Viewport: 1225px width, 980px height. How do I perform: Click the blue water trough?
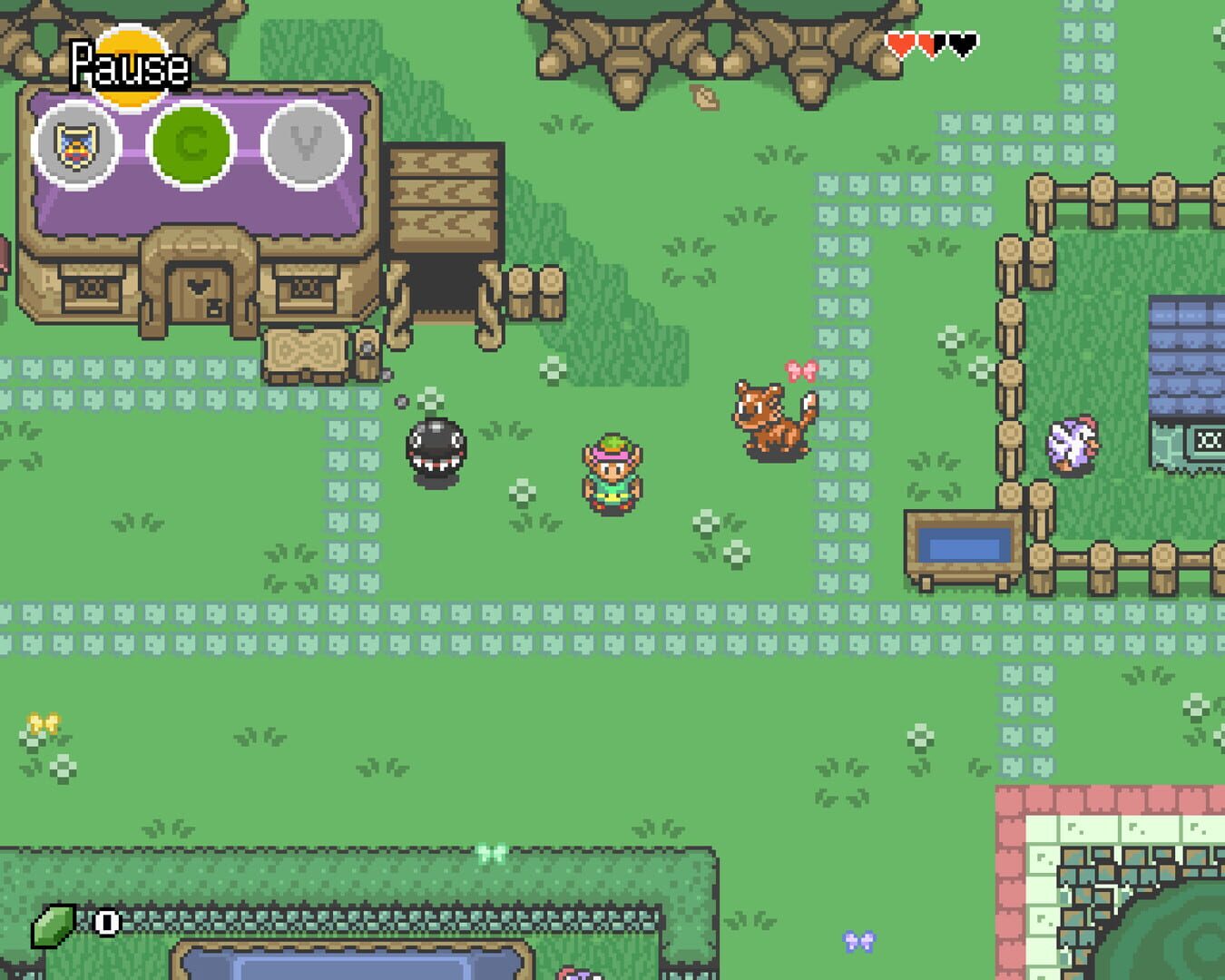pyautogui.click(x=965, y=542)
